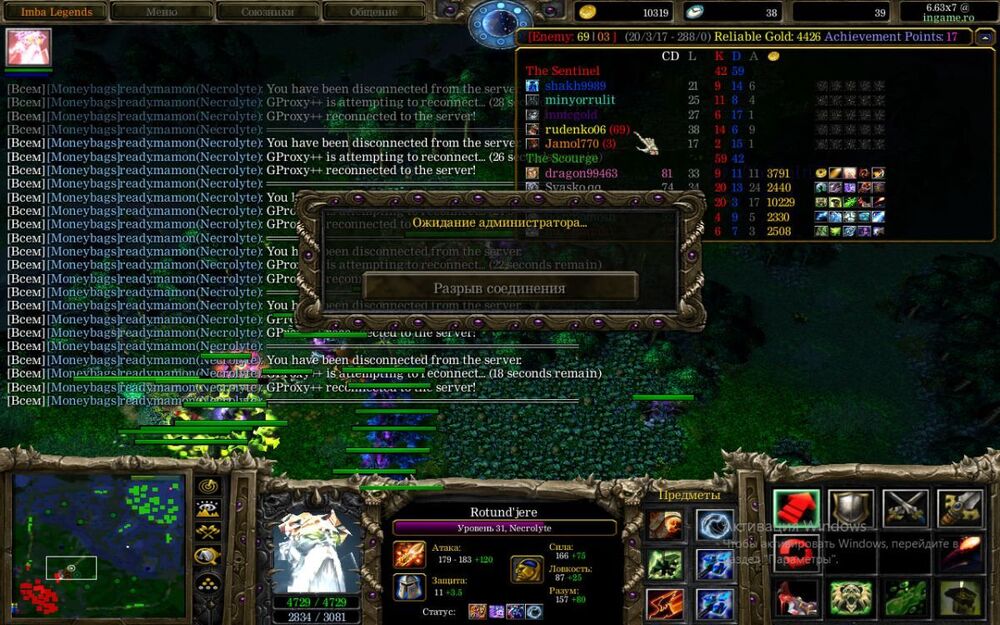Choose the shield Stop command
The width and height of the screenshot is (1000, 625).
pos(850,509)
